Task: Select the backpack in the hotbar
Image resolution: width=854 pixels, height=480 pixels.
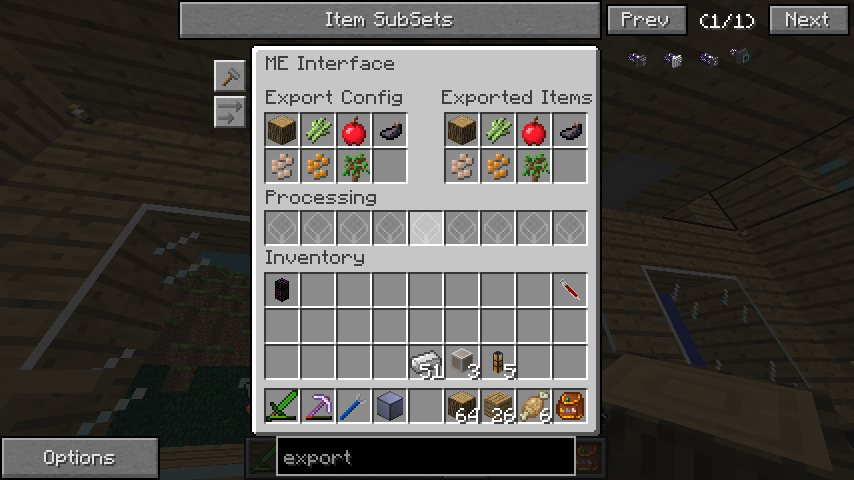Action: (x=570, y=406)
